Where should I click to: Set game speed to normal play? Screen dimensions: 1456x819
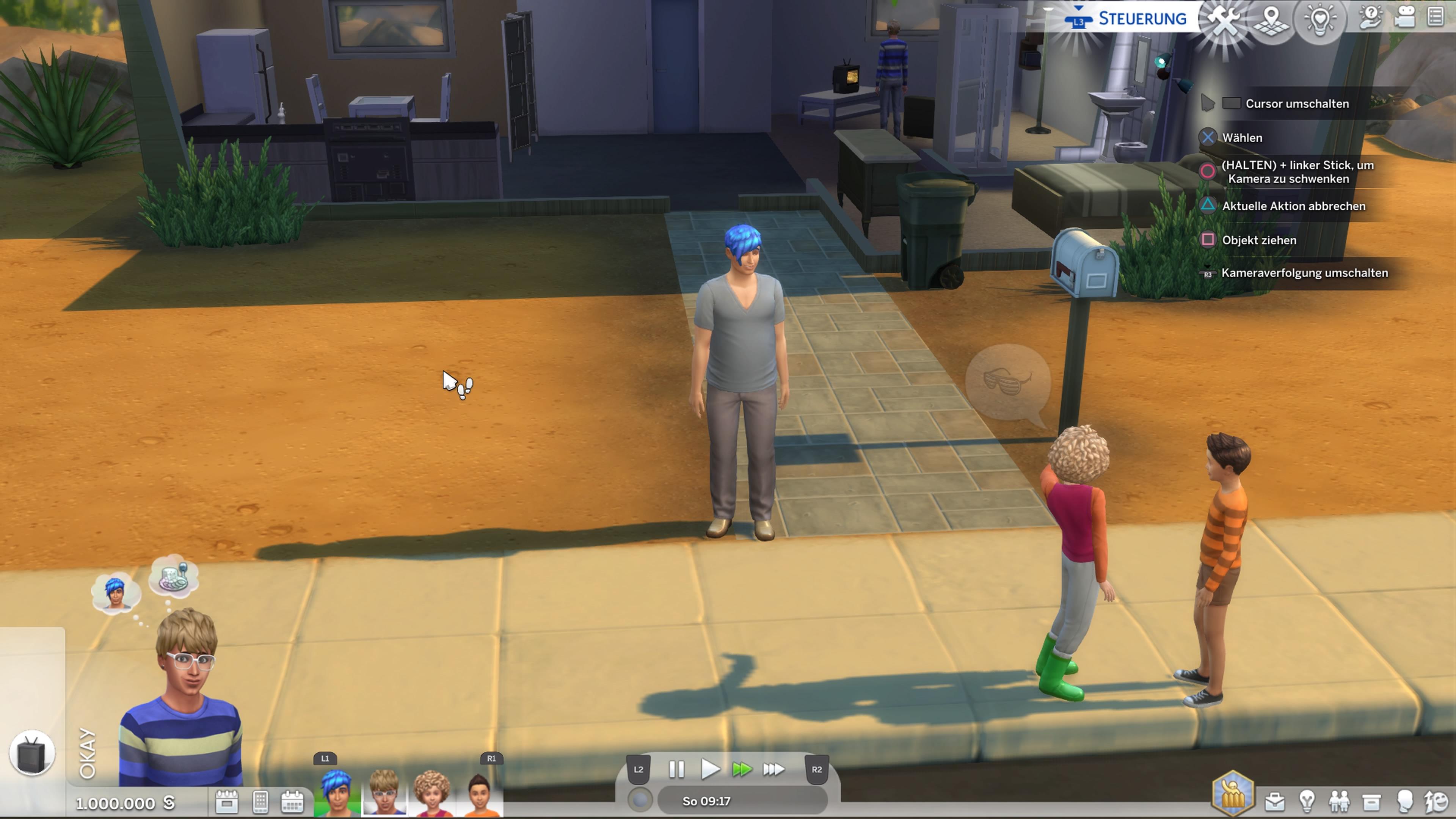[x=709, y=769]
